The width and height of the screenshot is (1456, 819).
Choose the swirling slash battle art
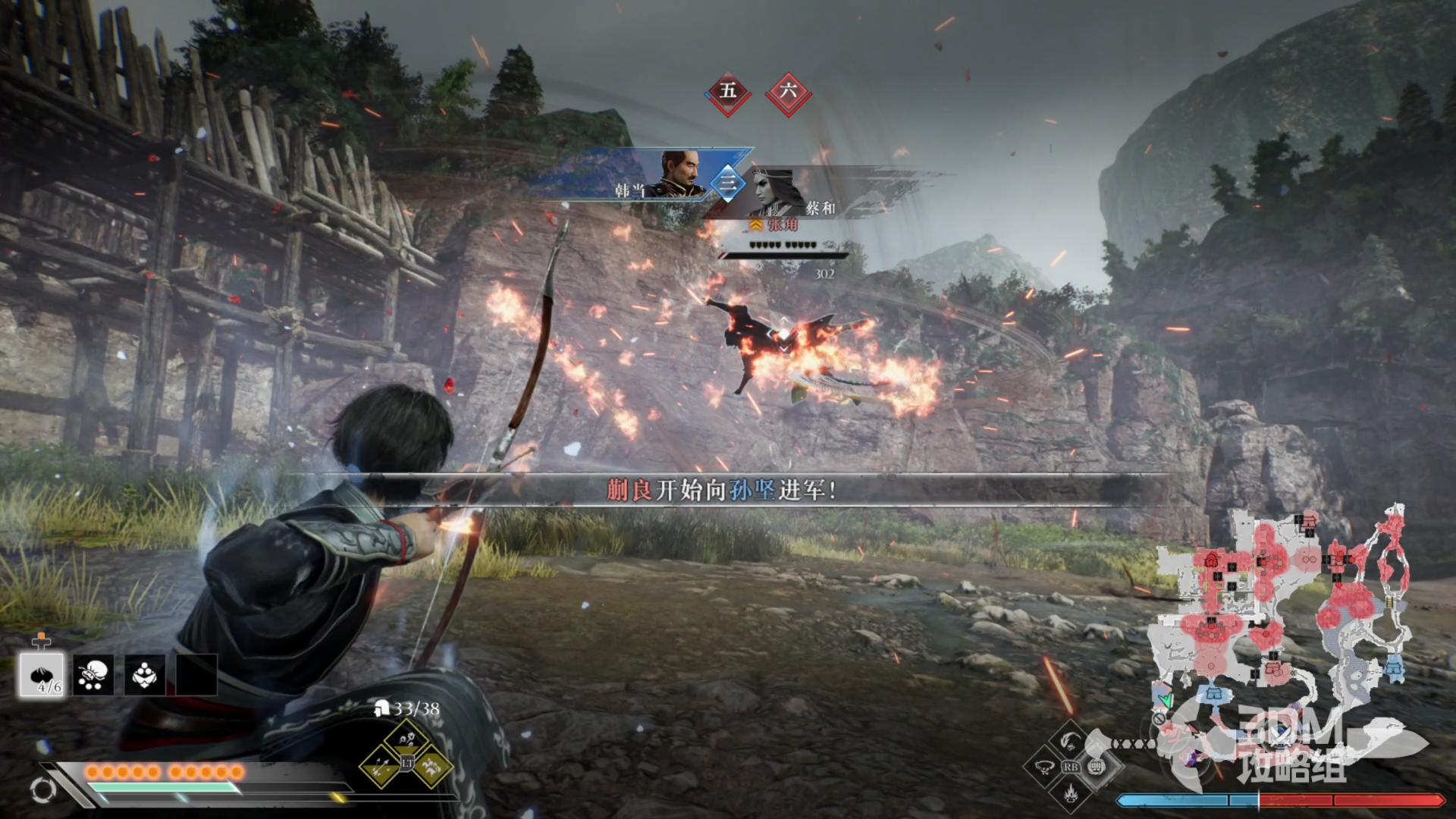[1070, 738]
